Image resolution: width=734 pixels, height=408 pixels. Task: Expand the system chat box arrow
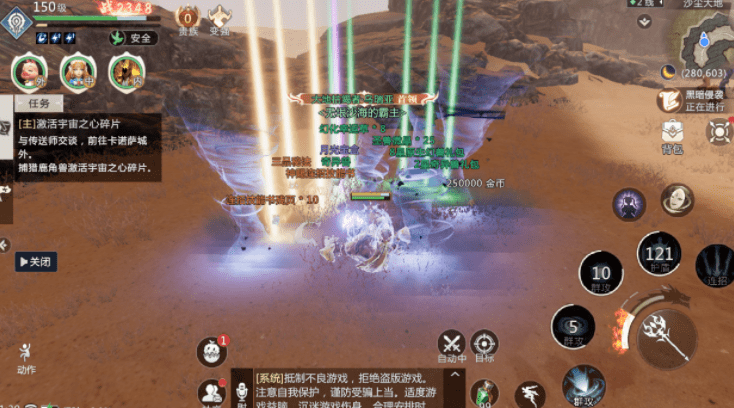tap(454, 377)
